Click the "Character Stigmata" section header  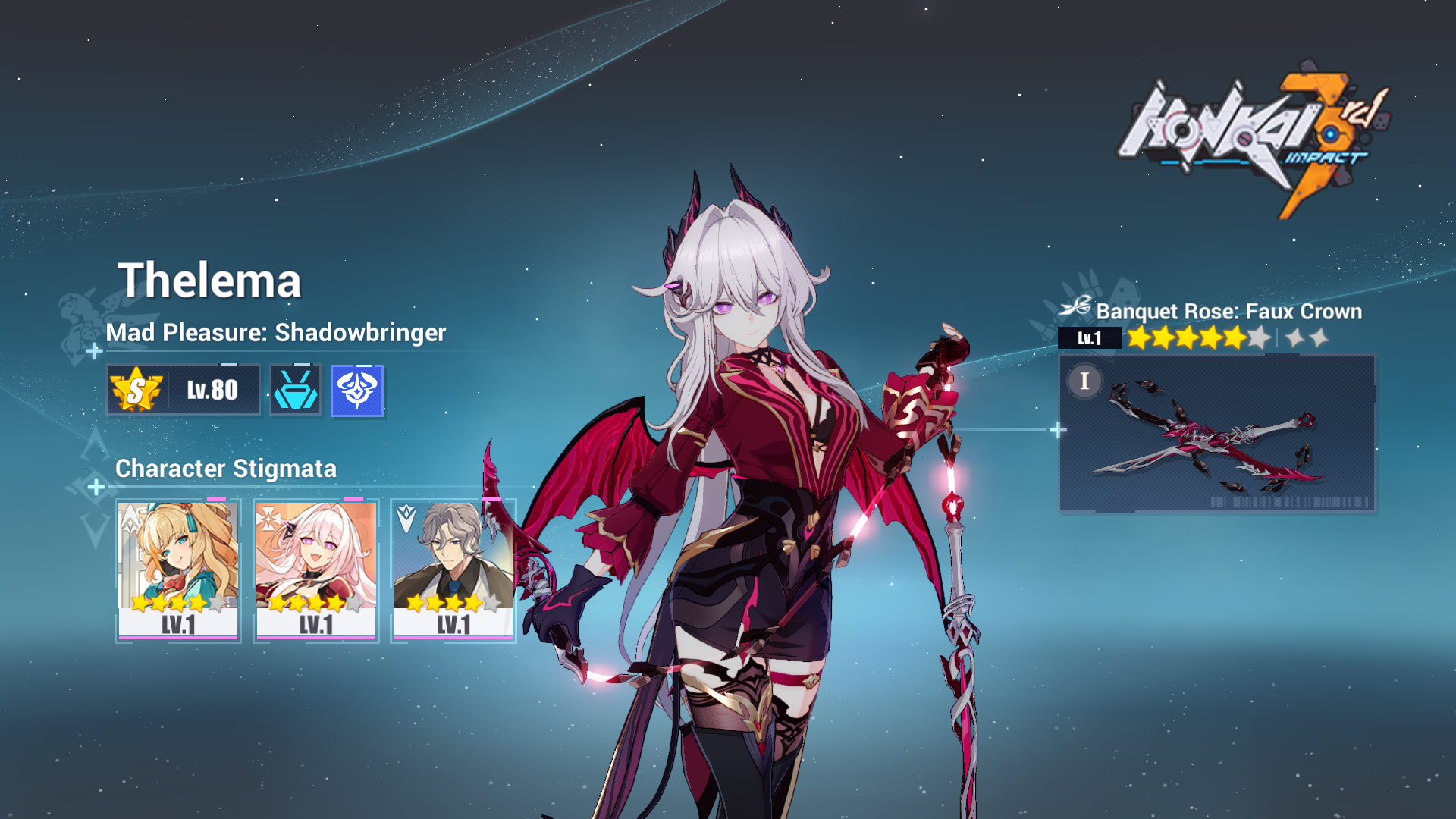(224, 469)
